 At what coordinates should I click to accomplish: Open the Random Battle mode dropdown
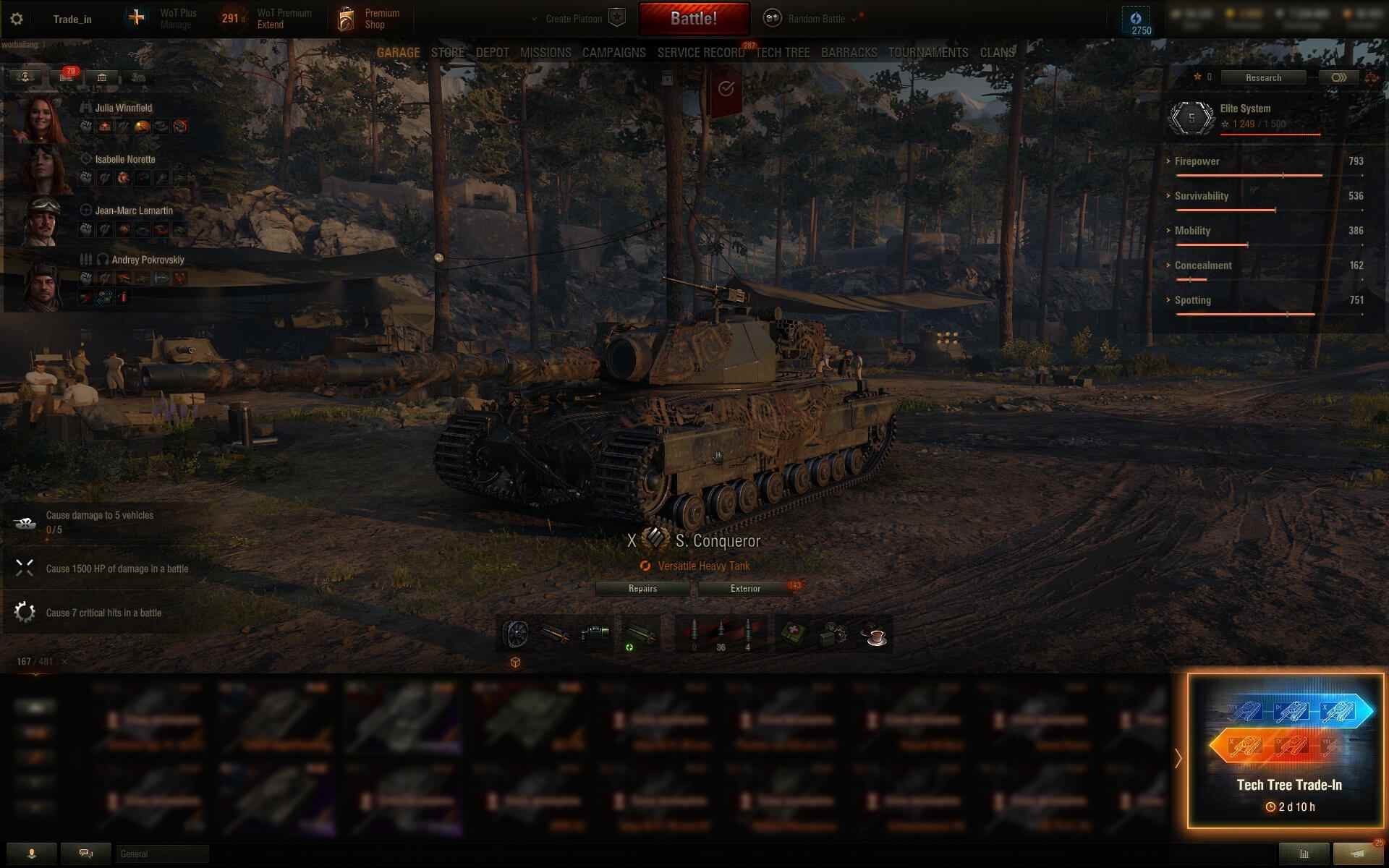pyautogui.click(x=816, y=19)
